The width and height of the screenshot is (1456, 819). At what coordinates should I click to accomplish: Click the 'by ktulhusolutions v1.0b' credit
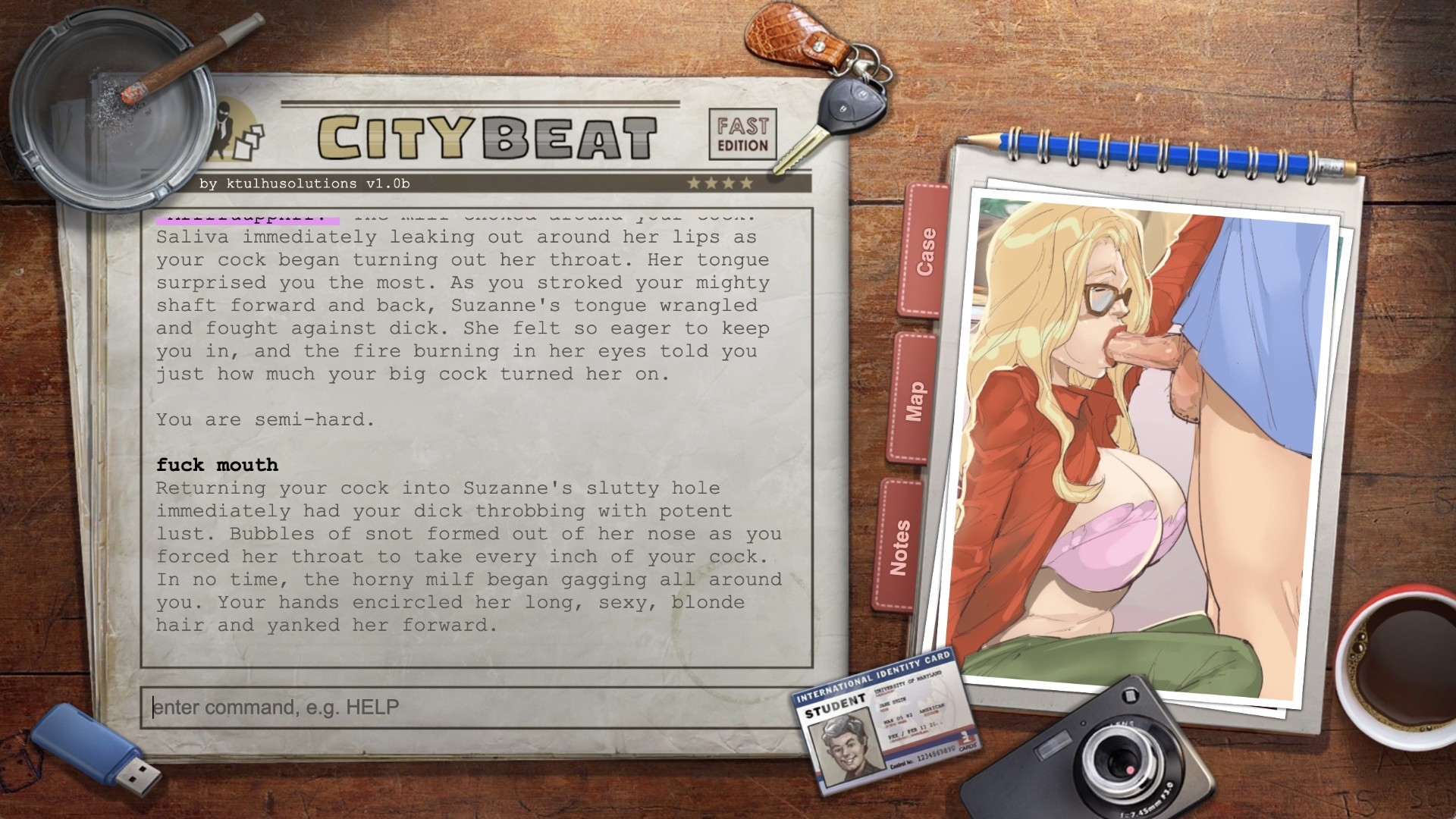[303, 182]
